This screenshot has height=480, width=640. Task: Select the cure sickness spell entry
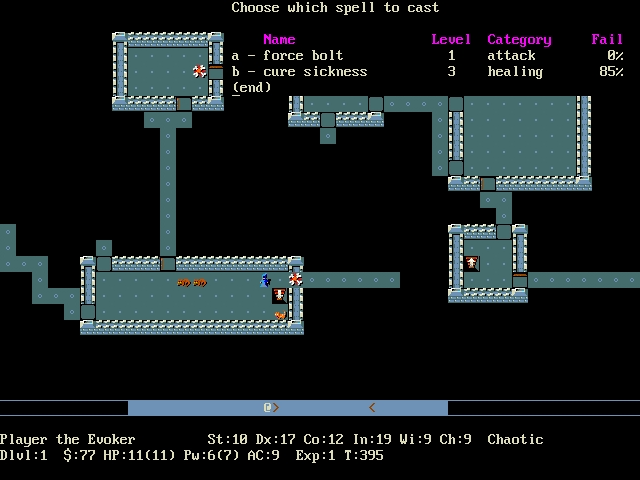click(x=299, y=72)
